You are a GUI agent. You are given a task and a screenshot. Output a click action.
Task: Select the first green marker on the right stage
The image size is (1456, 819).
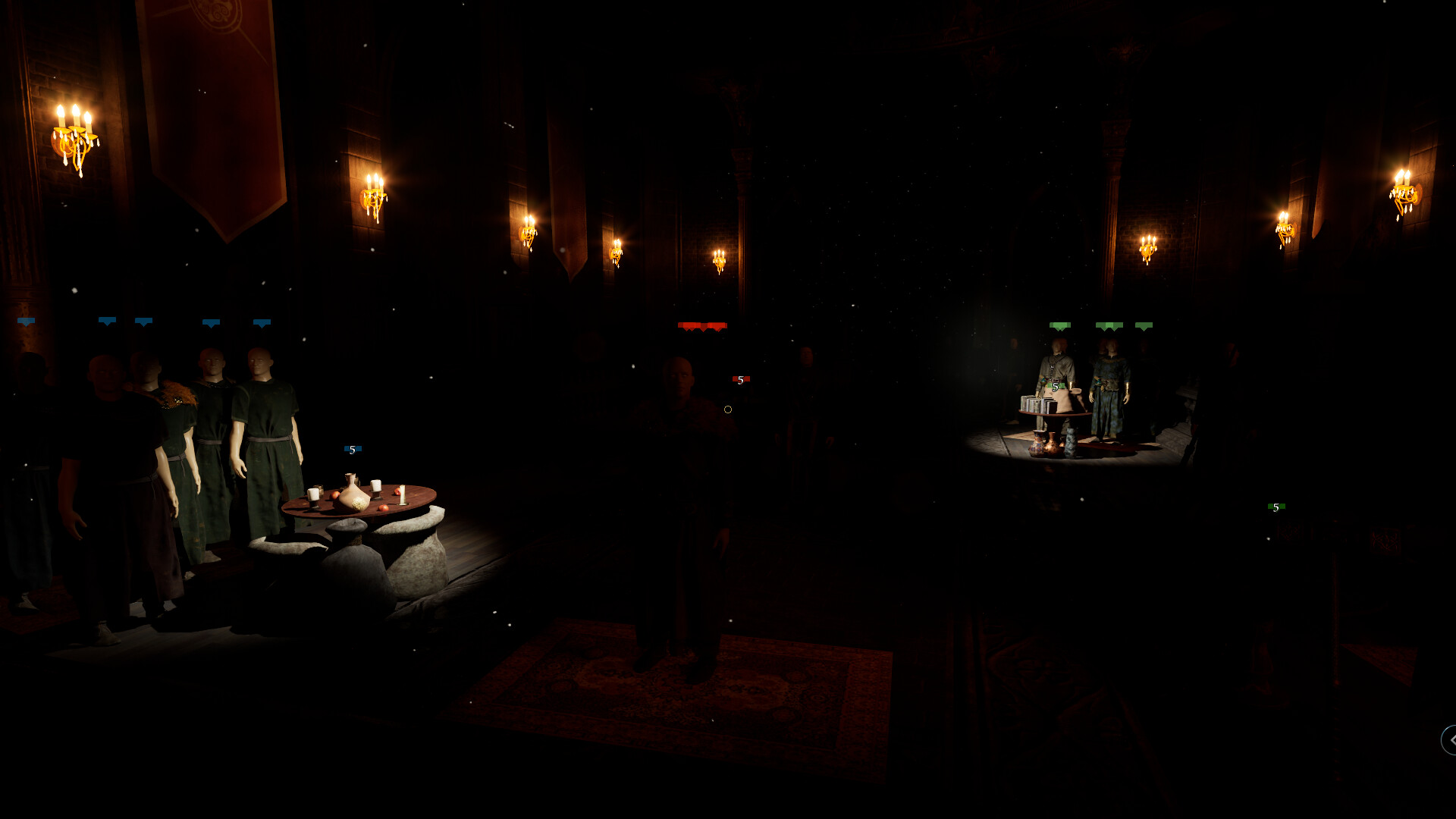click(x=1060, y=325)
